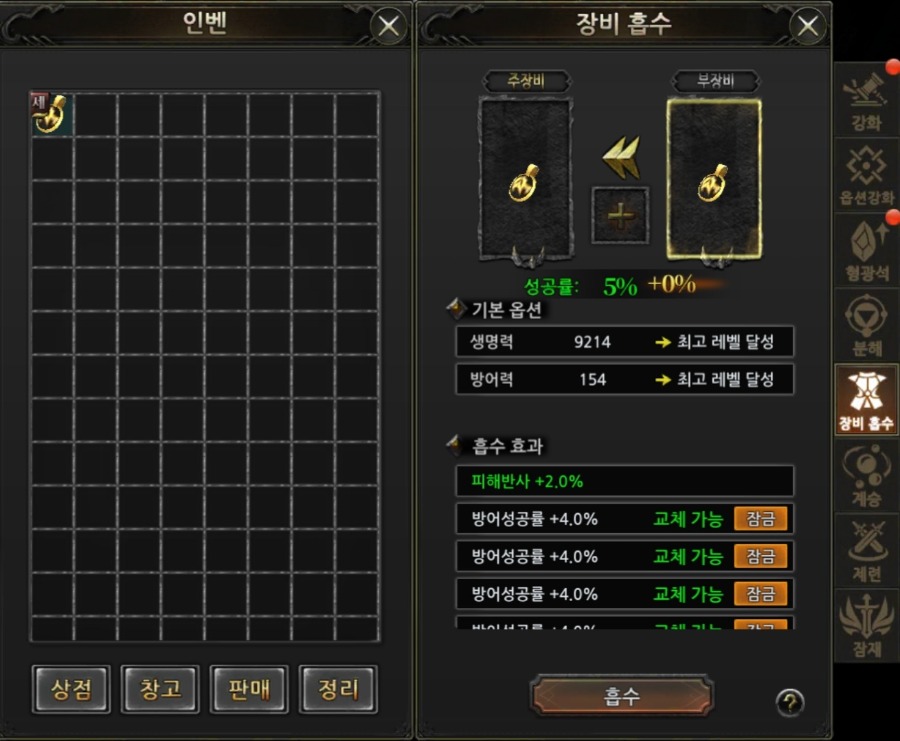Close the 인벤 inventory panel
Viewport: 900px width, 741px height.
tap(389, 26)
